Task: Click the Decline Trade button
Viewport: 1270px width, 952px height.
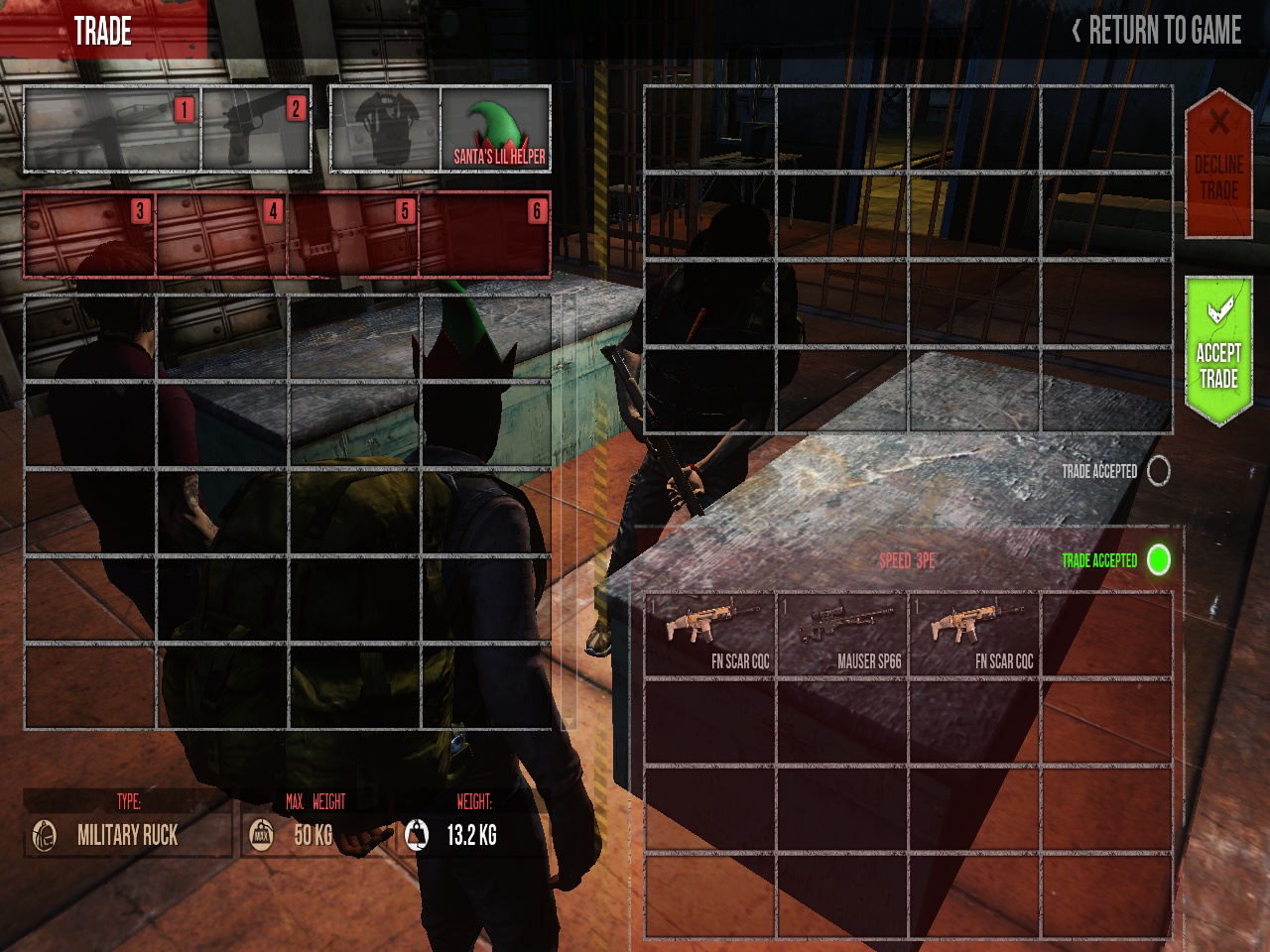Action: coord(1220,164)
